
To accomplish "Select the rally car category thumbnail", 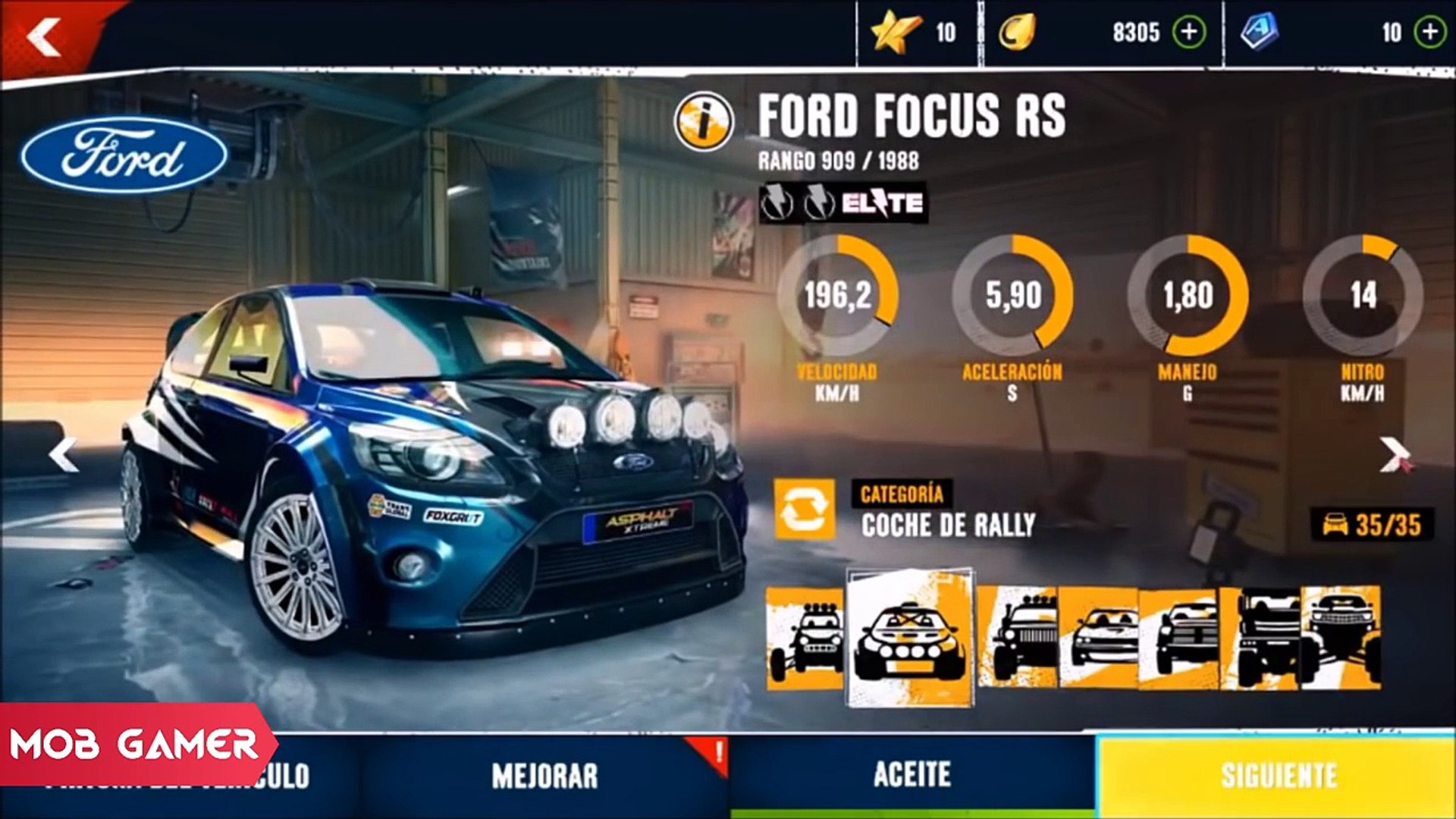I will point(909,639).
